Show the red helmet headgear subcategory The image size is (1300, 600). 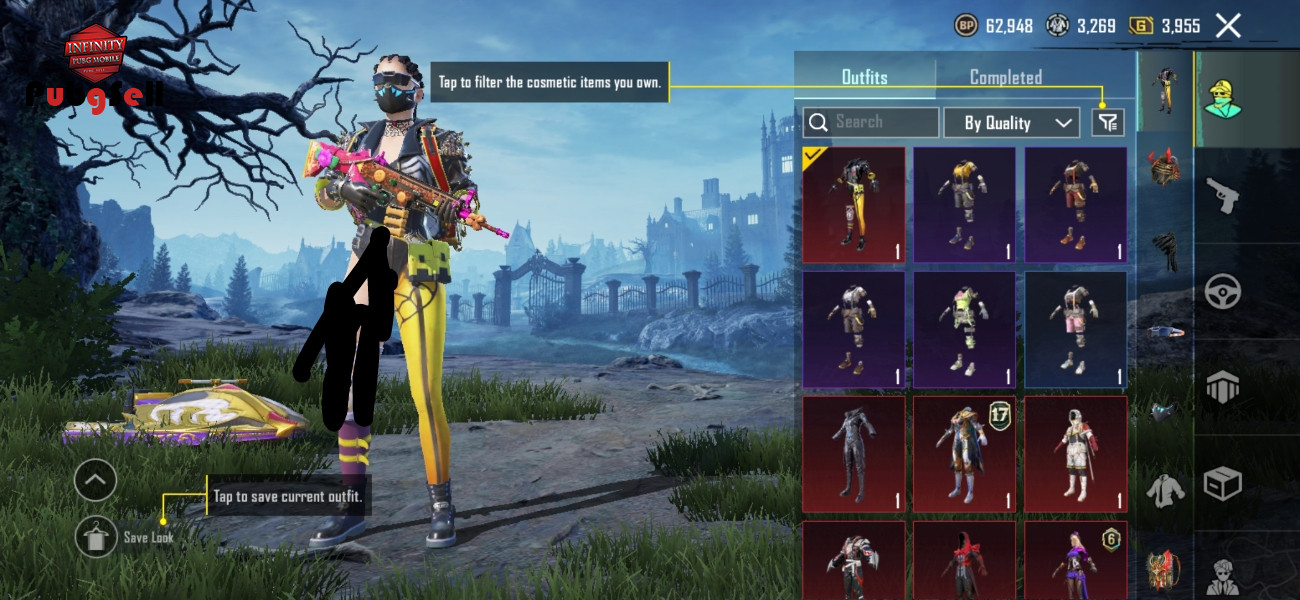tap(1165, 165)
